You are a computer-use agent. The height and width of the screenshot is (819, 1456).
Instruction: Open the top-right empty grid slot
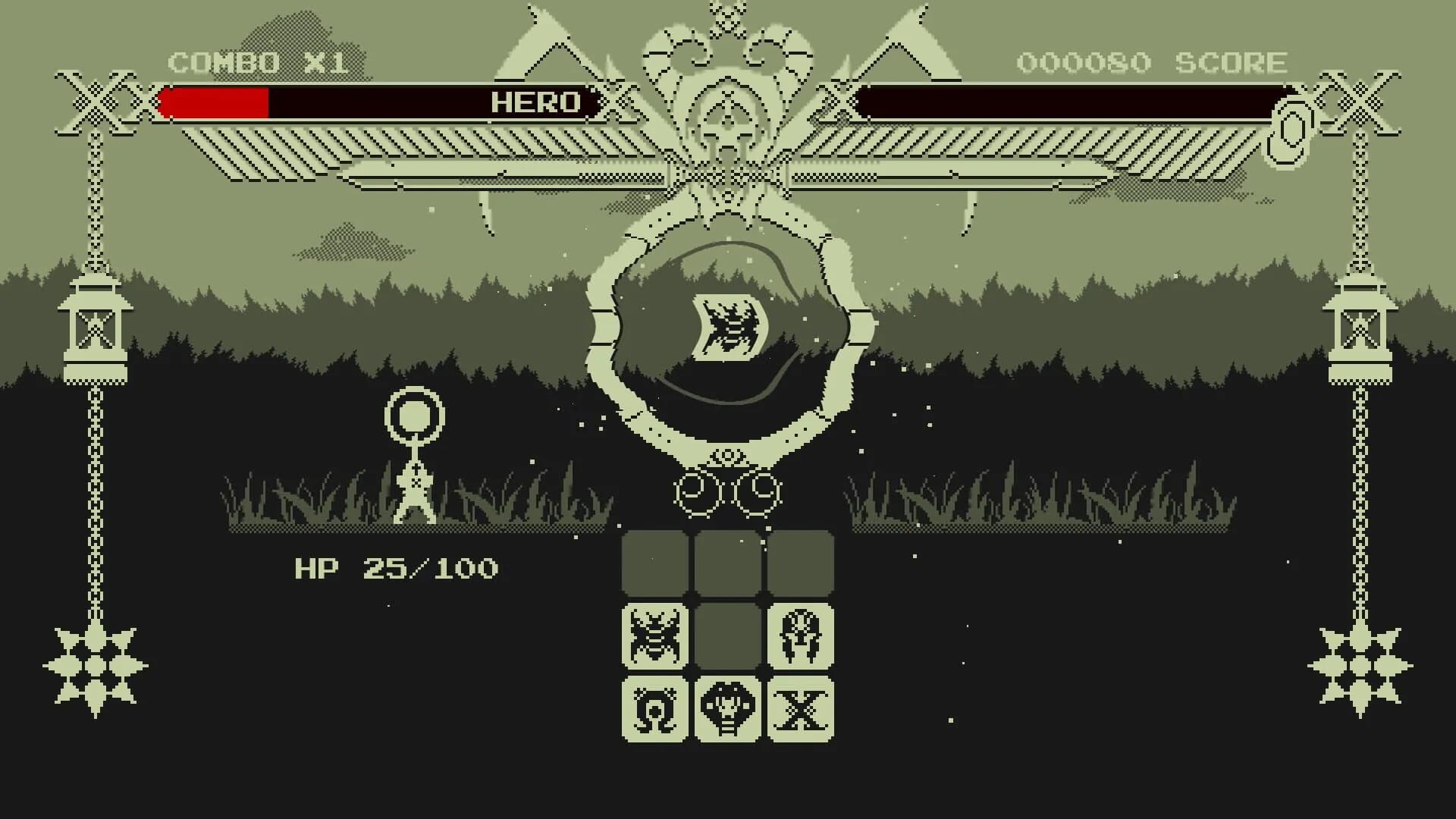tap(800, 563)
